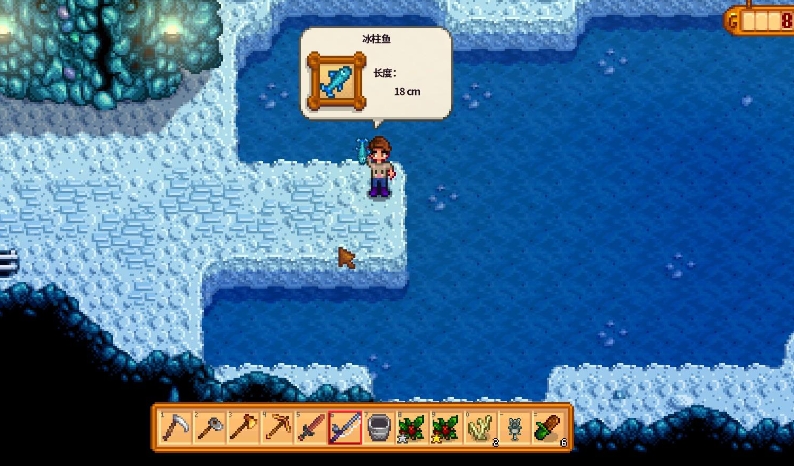Click the highlighted fishing rod slot
Viewport: 794px width, 466px height.
[x=345, y=428]
